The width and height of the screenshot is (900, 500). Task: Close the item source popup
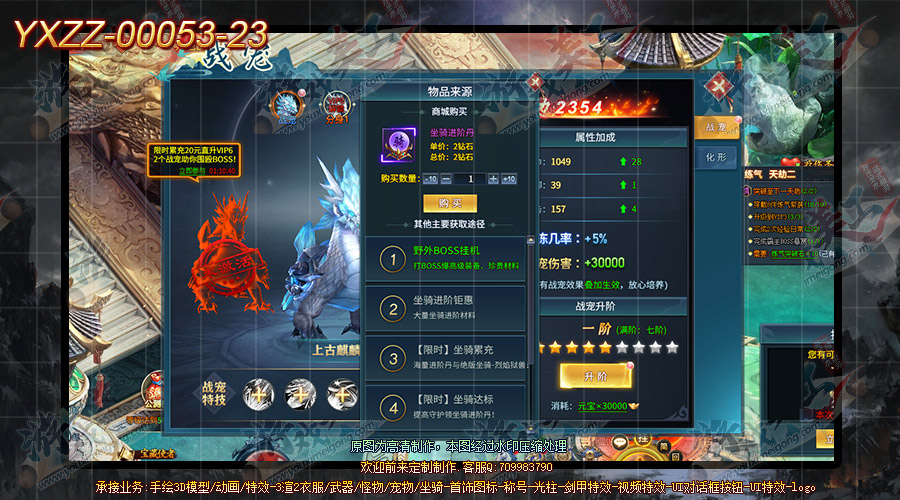[x=535, y=83]
